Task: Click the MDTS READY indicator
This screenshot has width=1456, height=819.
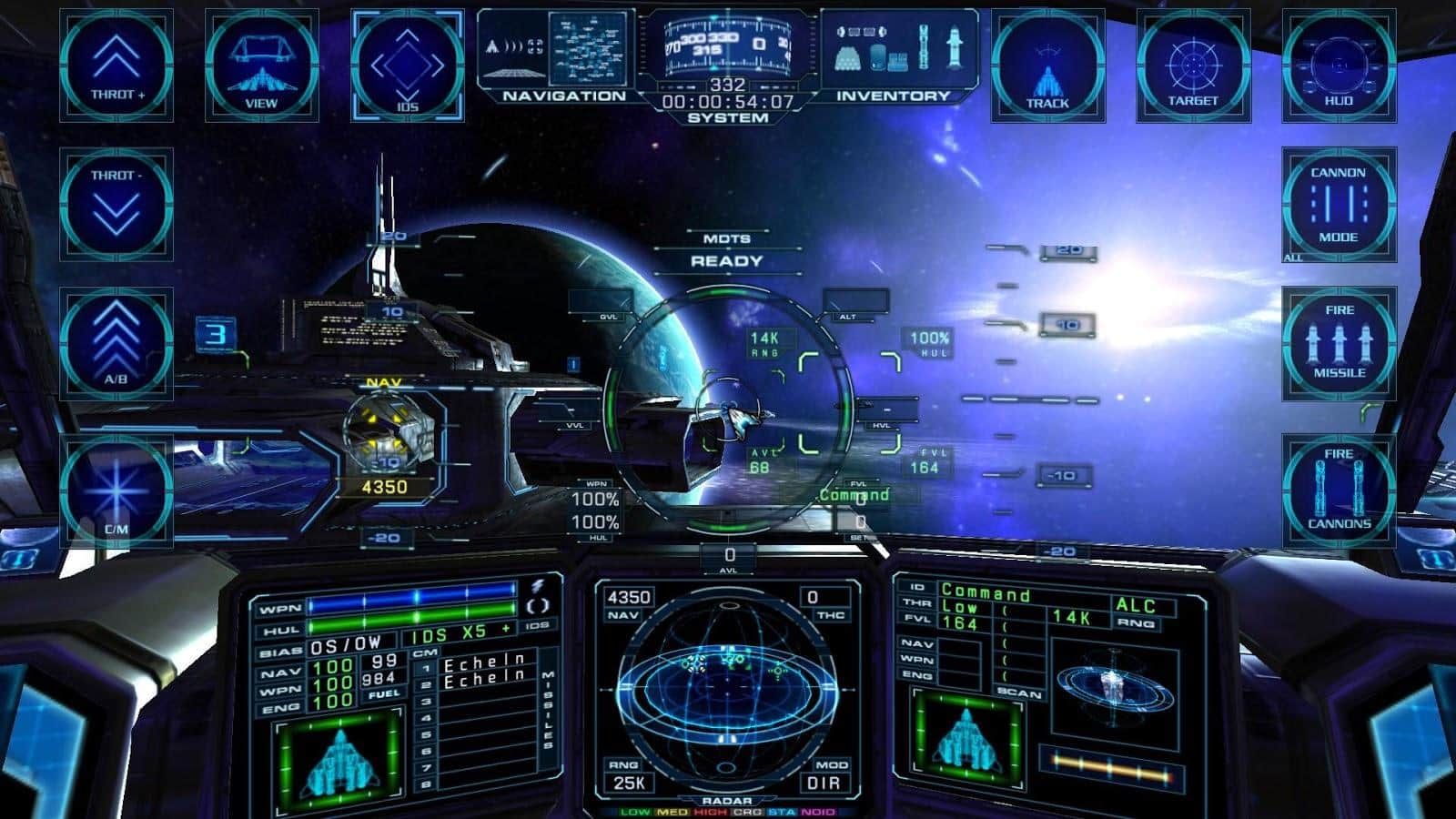Action: pyautogui.click(x=725, y=251)
